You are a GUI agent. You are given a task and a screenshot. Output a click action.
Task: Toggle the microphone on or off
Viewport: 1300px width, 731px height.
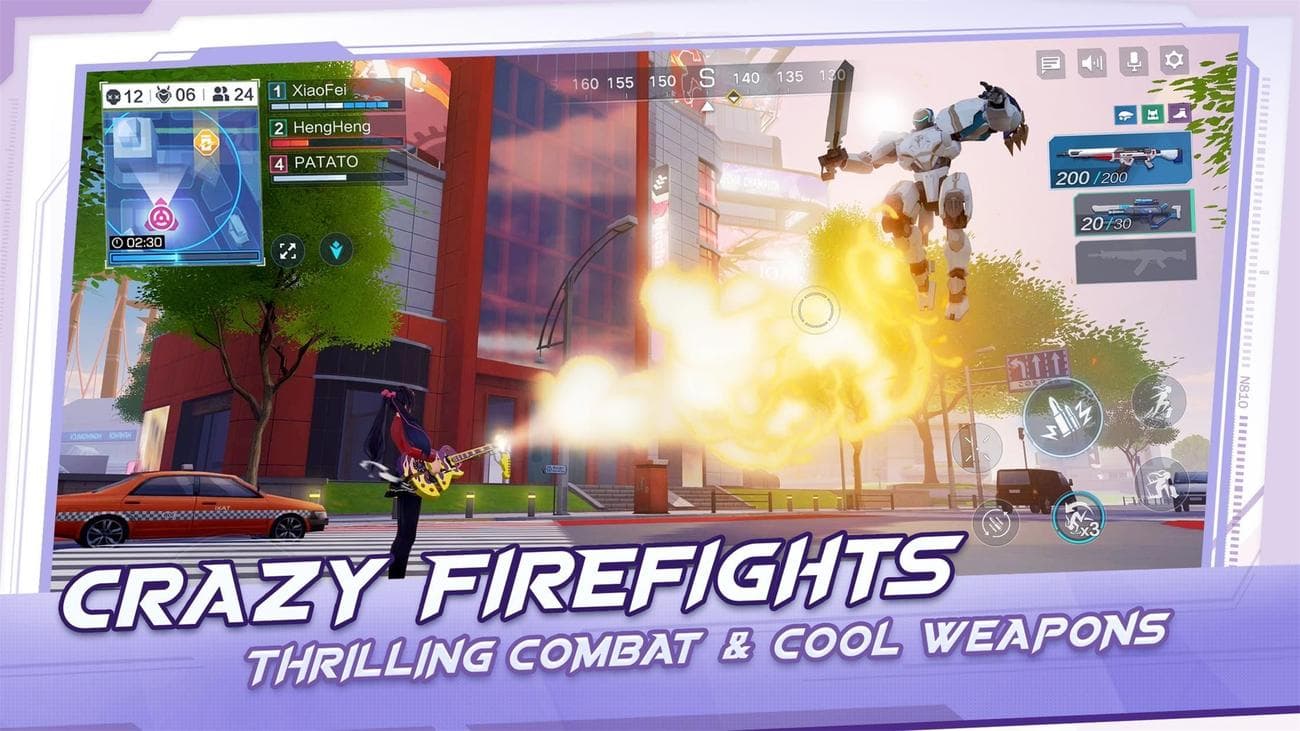[1133, 62]
